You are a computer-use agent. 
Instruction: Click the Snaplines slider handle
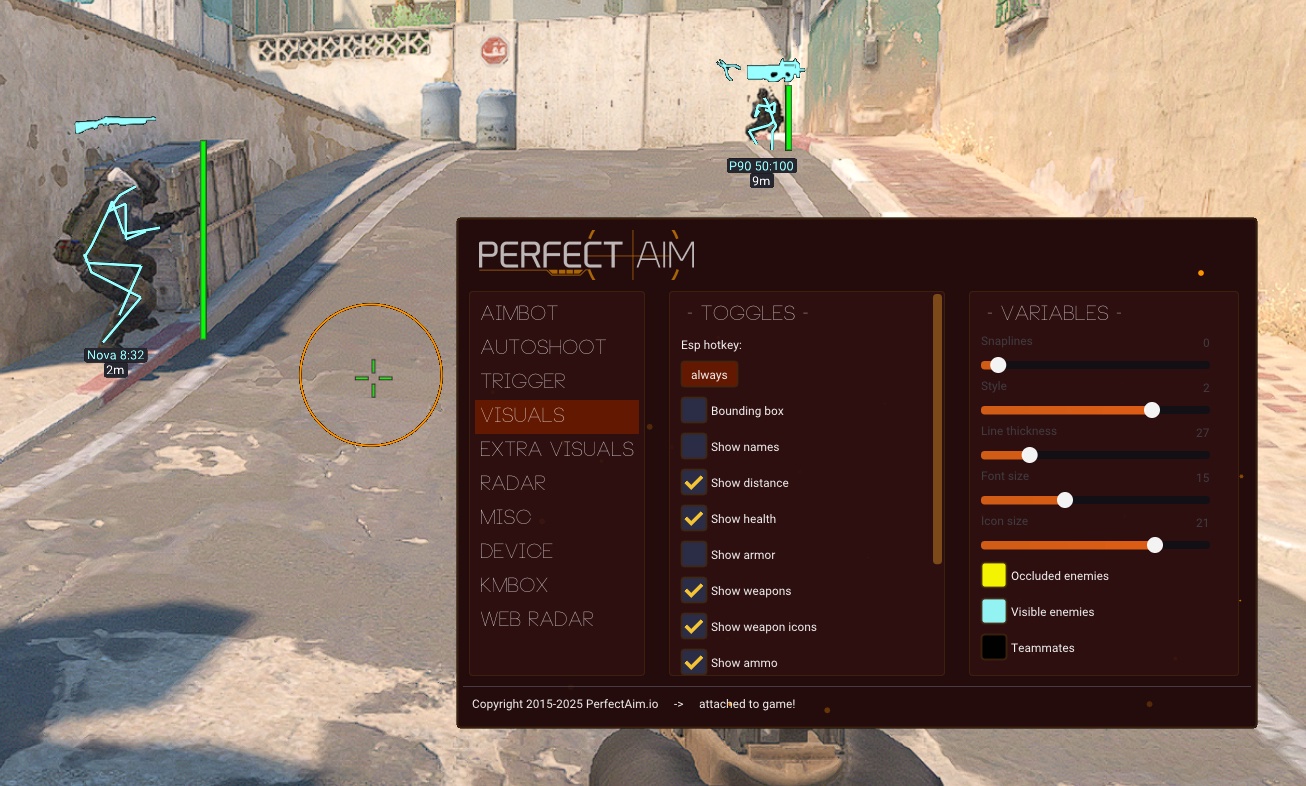pyautogui.click(x=998, y=365)
